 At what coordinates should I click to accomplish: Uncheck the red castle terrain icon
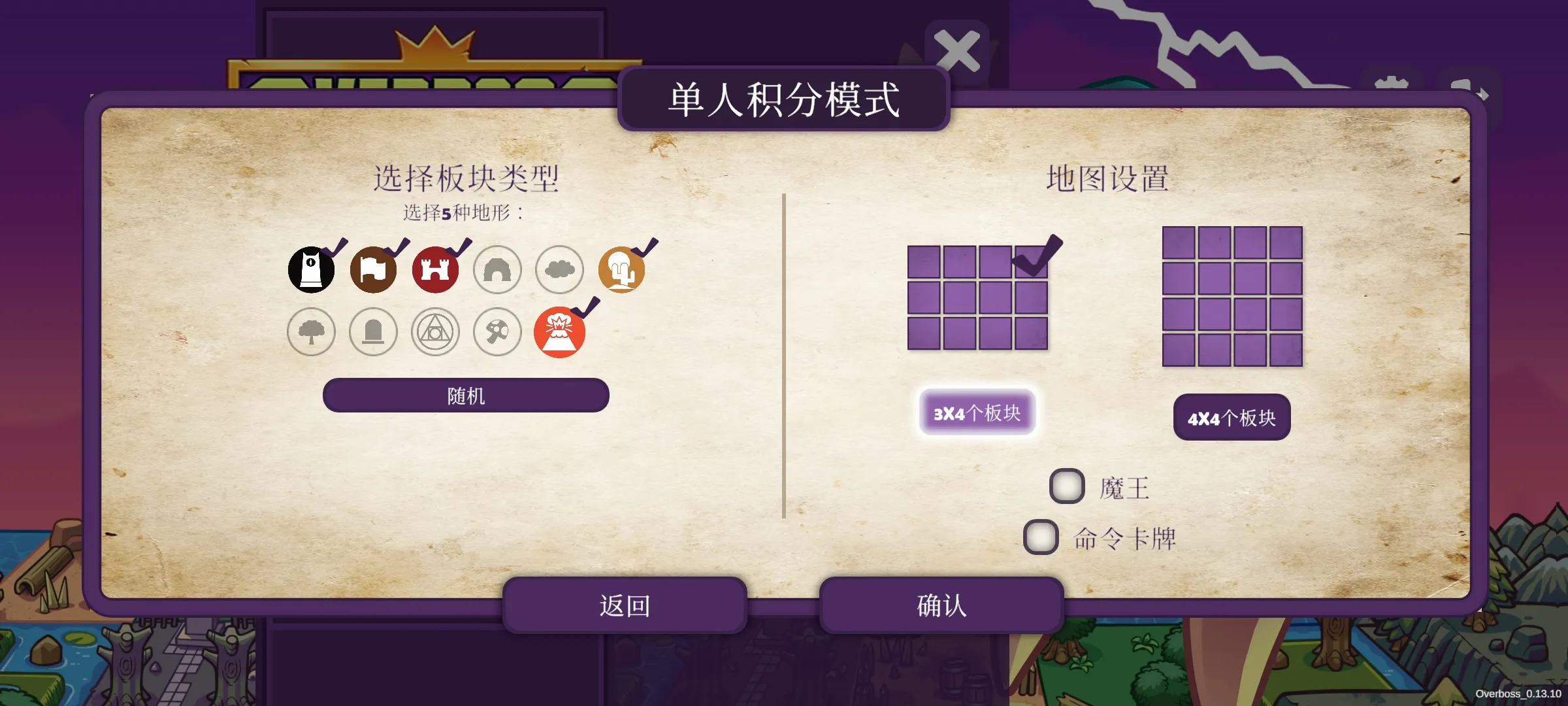click(x=435, y=270)
